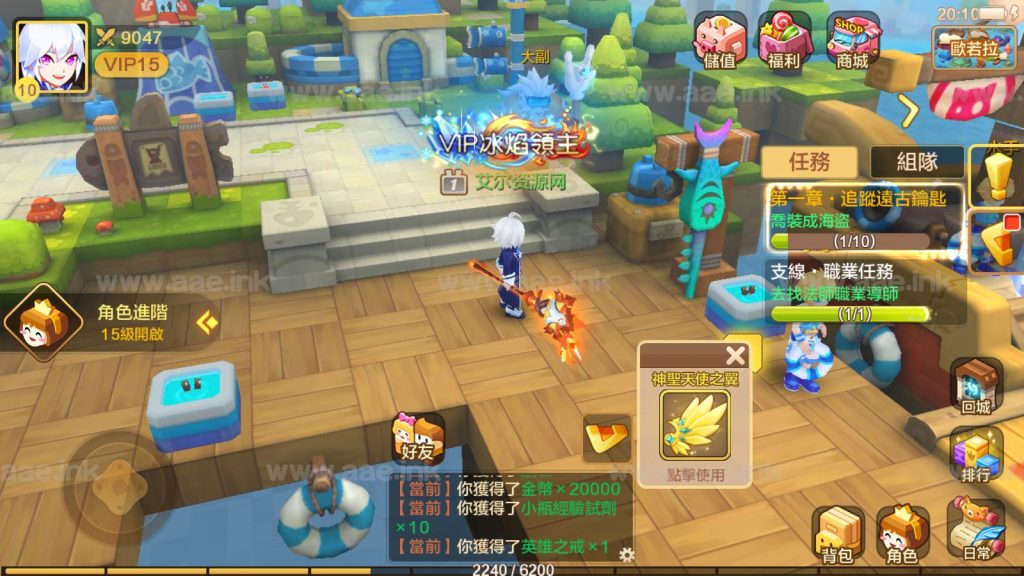Open the 日常 daily activities scroll
The width and height of the screenshot is (1024, 576).
point(974,532)
